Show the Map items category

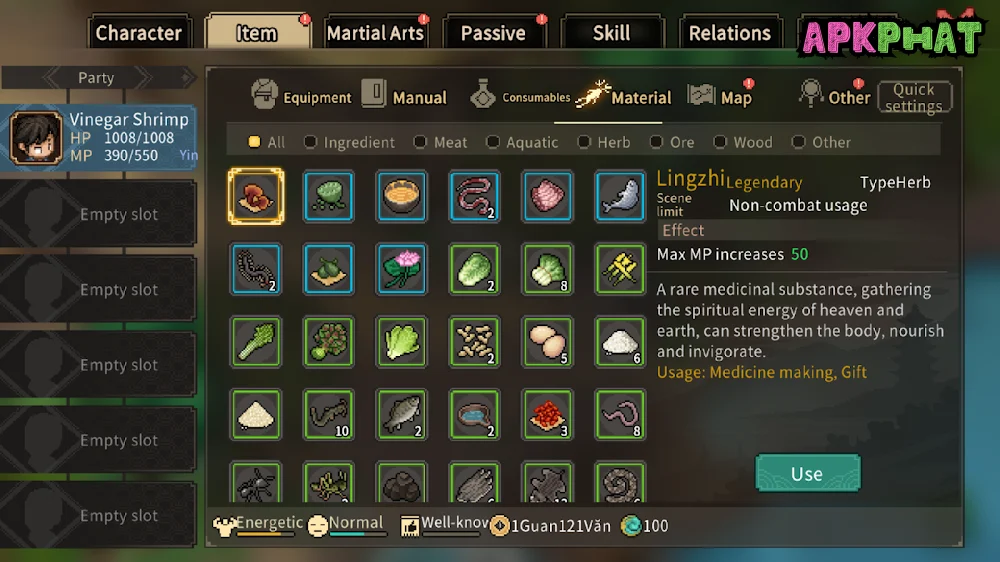720,97
